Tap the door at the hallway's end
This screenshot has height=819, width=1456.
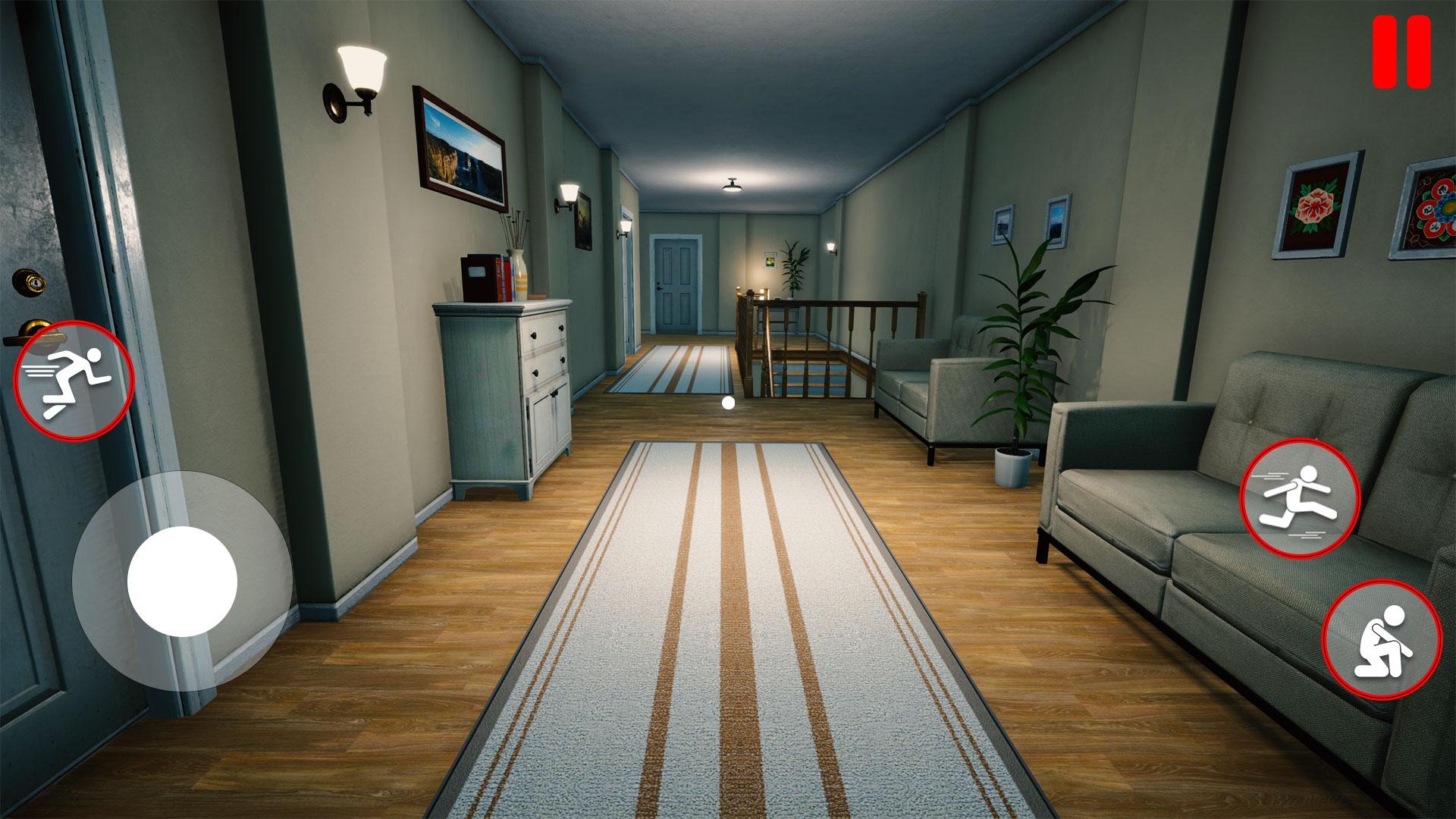675,281
